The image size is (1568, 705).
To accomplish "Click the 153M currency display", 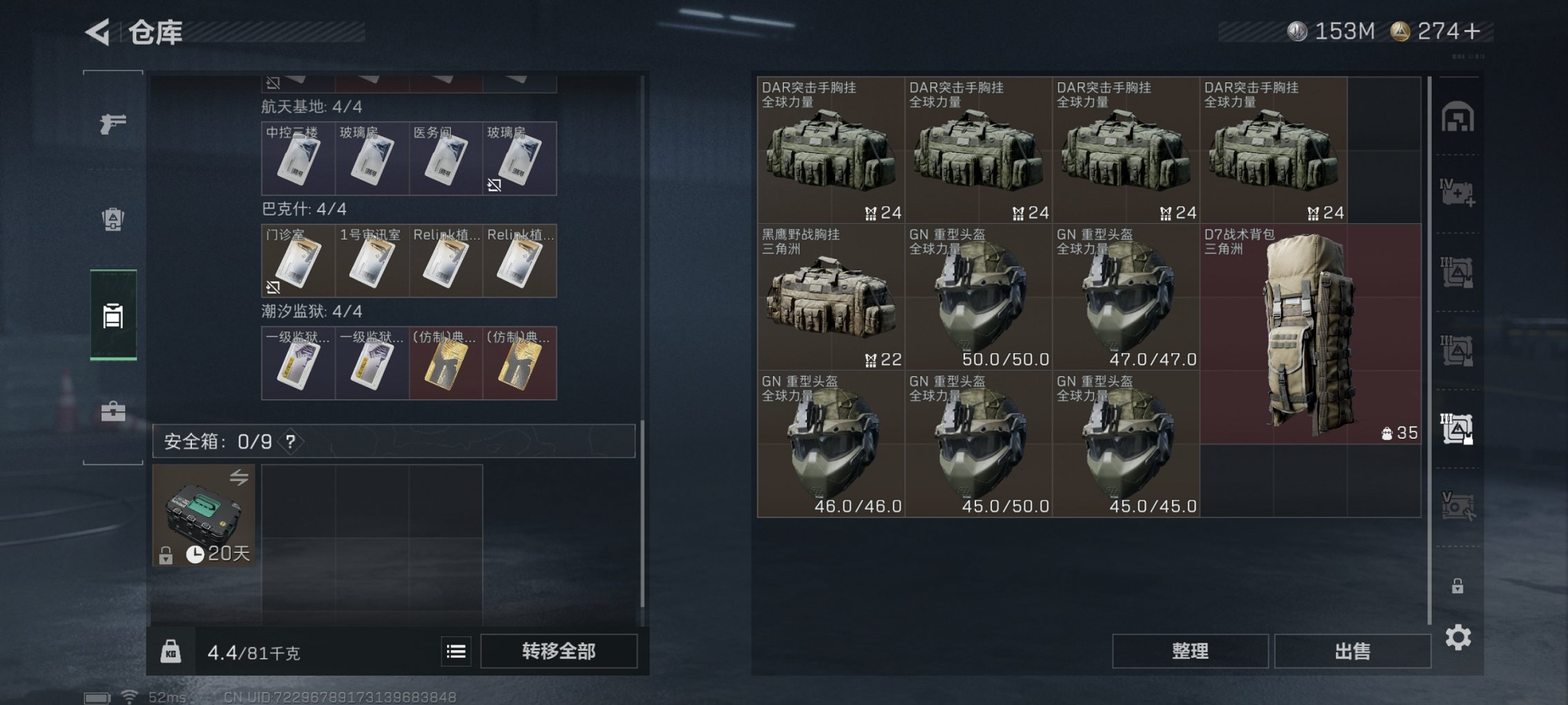I will coord(1344,30).
